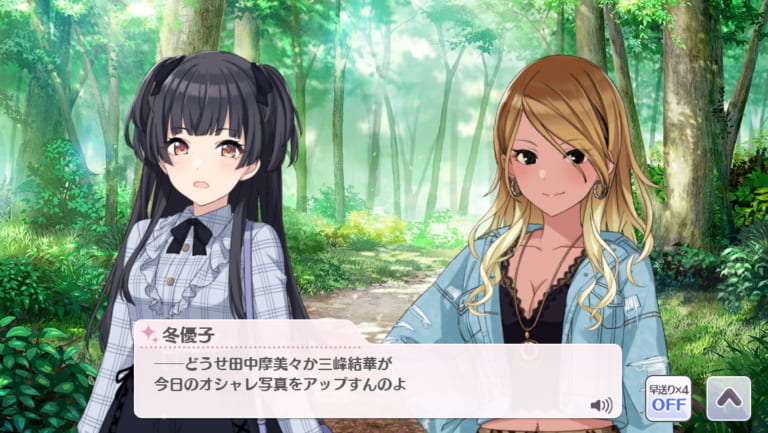Toggle the 早送り×4 fast-forward OFF button

tap(669, 399)
